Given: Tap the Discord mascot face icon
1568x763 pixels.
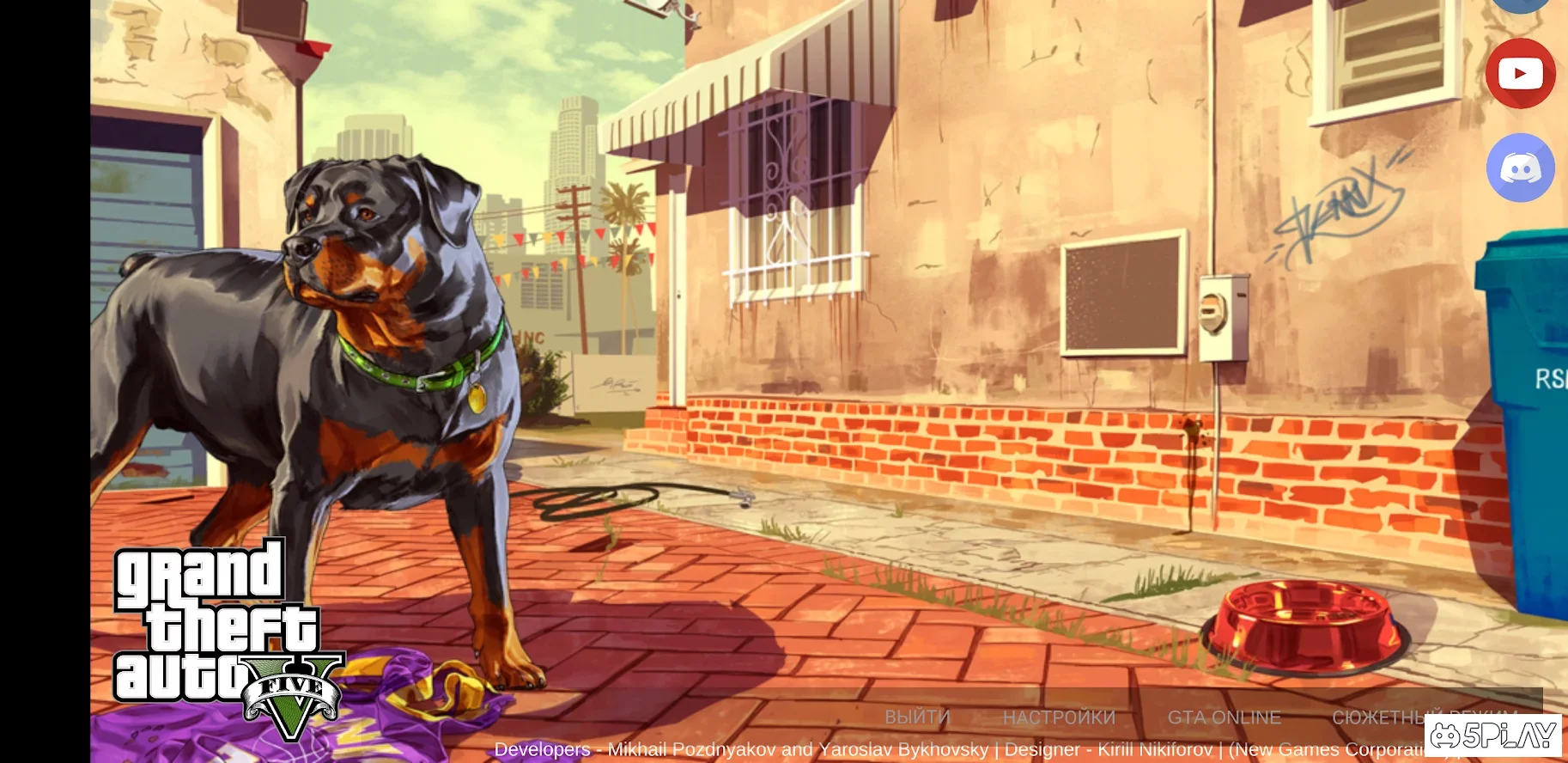Looking at the screenshot, I should click(1519, 168).
